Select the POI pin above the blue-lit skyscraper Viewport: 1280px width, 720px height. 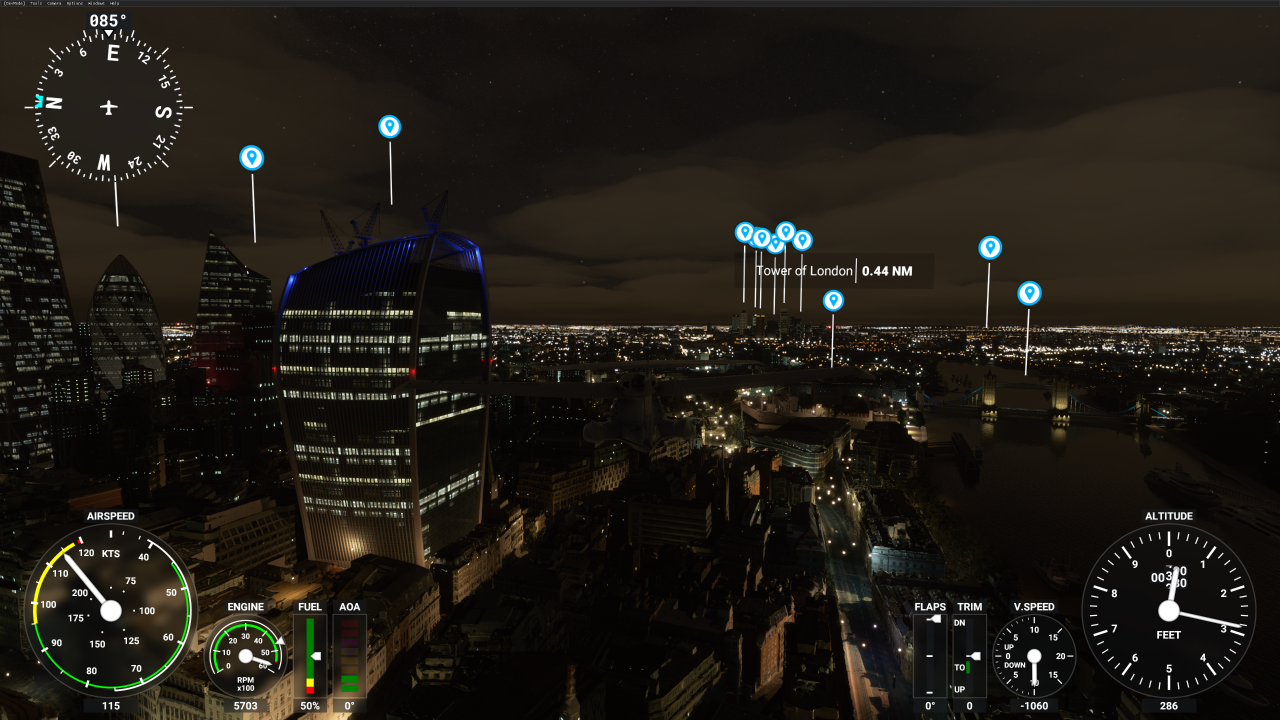click(389, 126)
